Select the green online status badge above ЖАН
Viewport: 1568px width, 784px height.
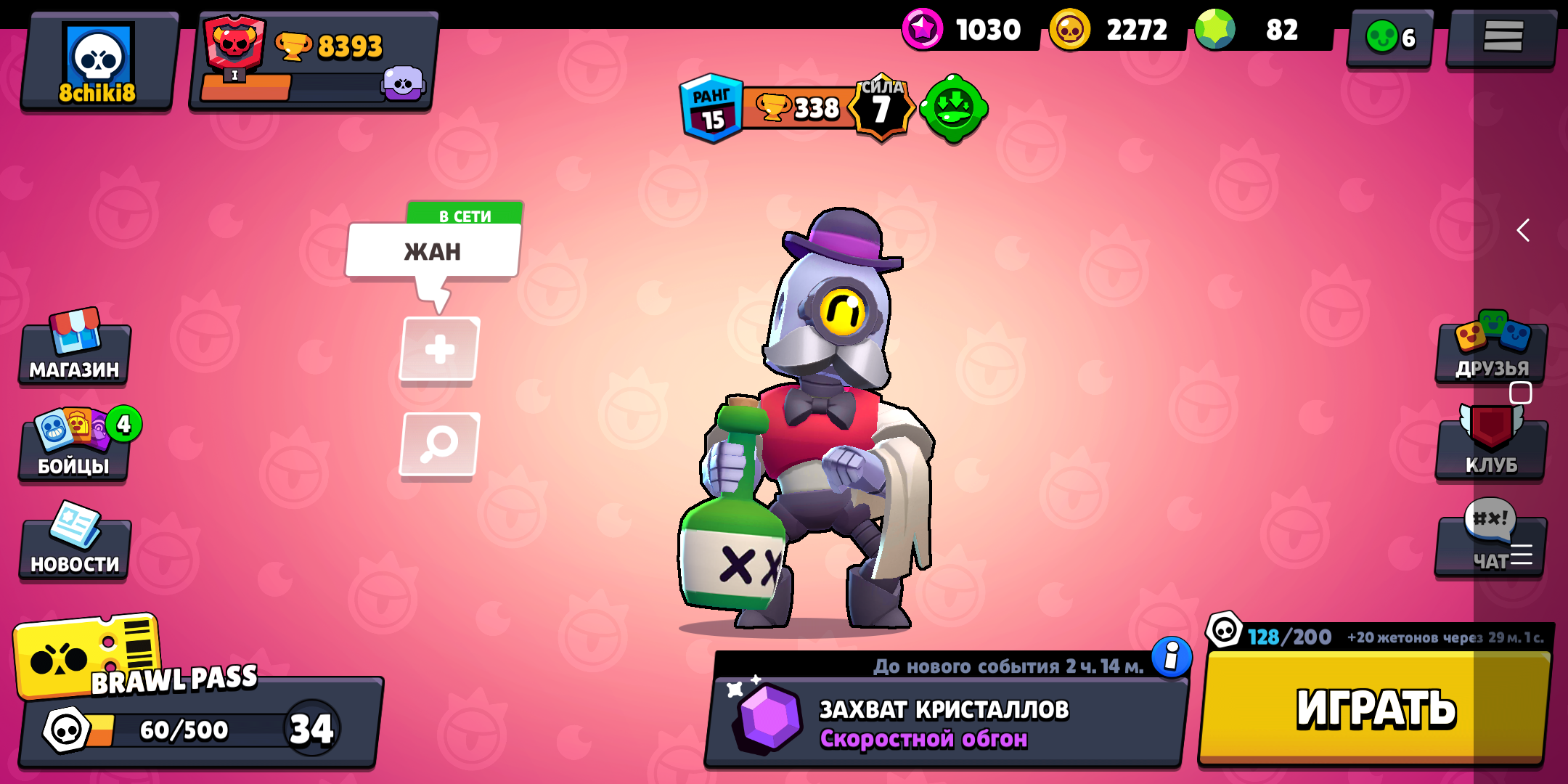tap(465, 216)
